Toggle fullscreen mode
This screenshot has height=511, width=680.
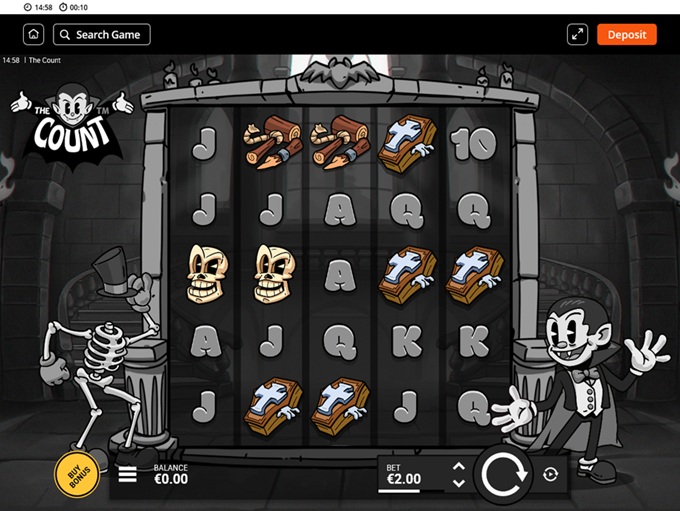coord(577,35)
